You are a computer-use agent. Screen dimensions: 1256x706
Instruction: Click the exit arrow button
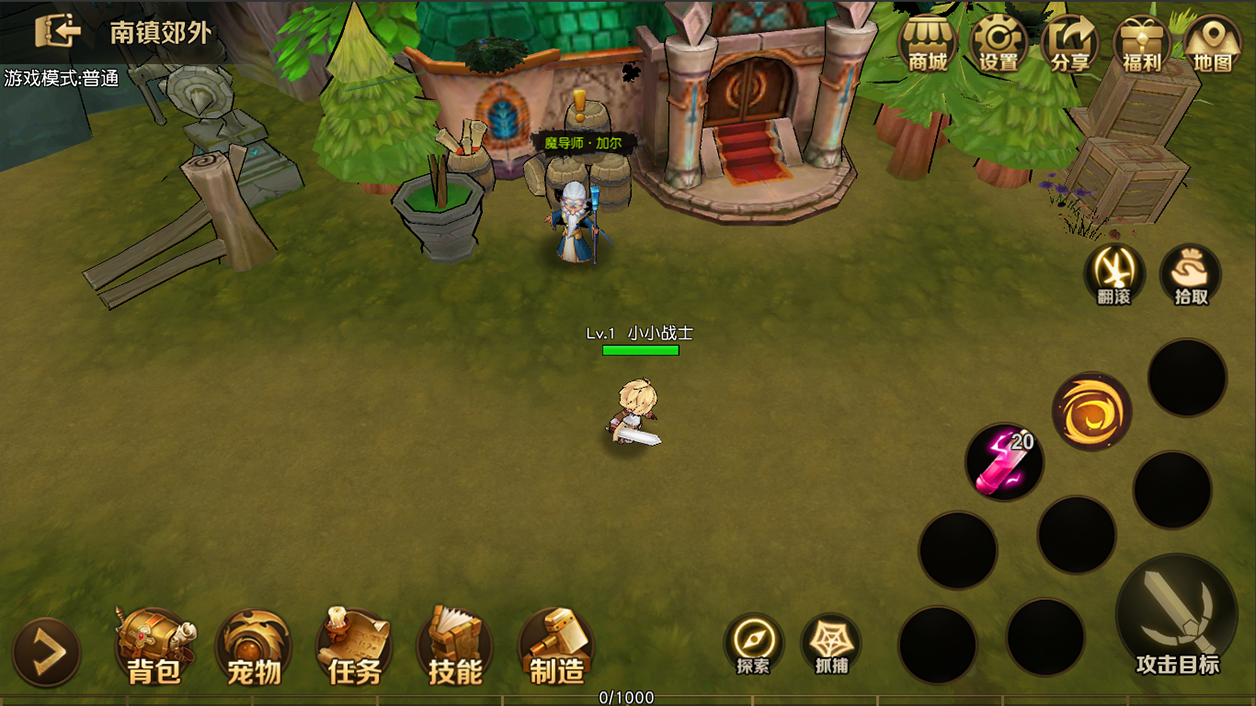57,32
